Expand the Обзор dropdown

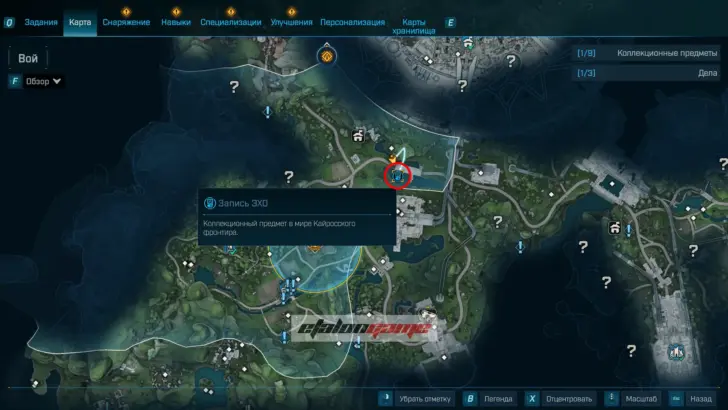[43, 81]
